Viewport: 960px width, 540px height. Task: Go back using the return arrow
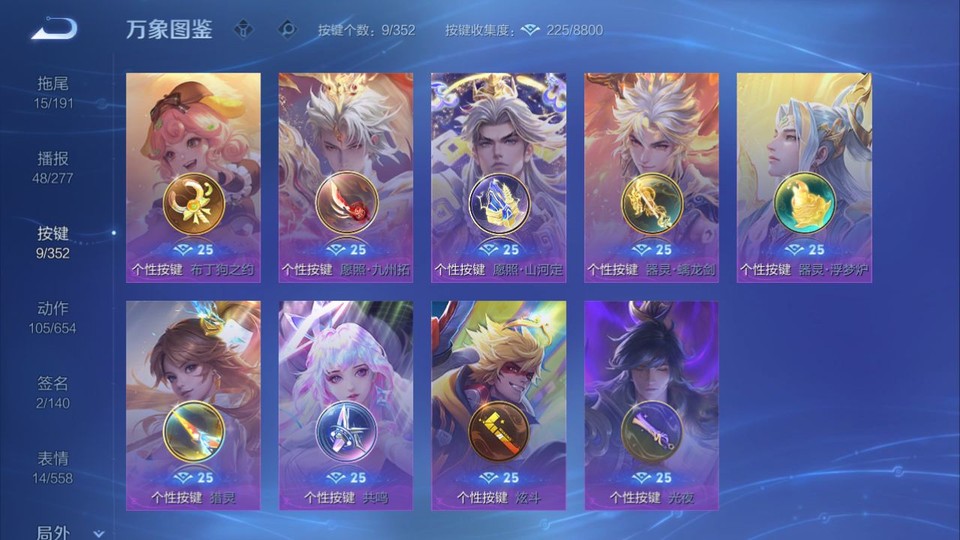click(54, 29)
